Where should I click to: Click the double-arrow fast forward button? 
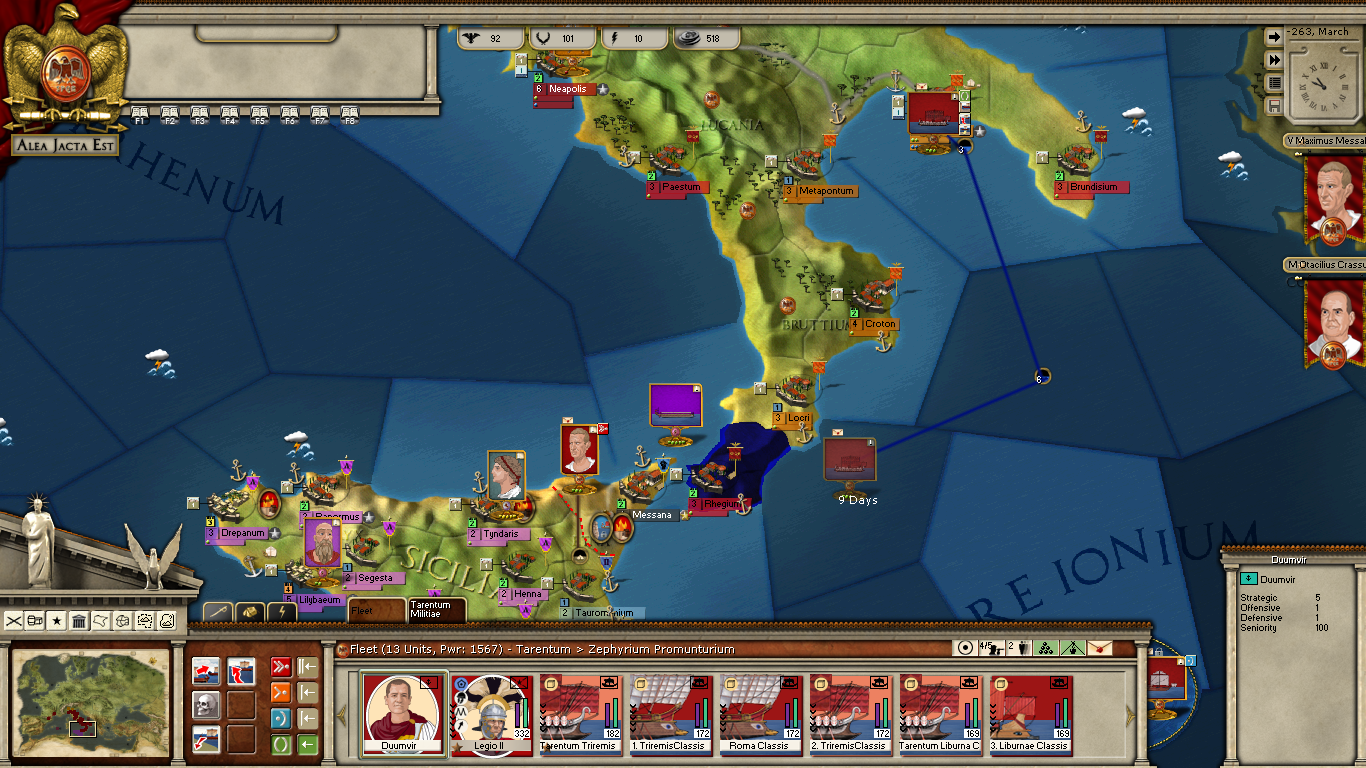click(1274, 60)
